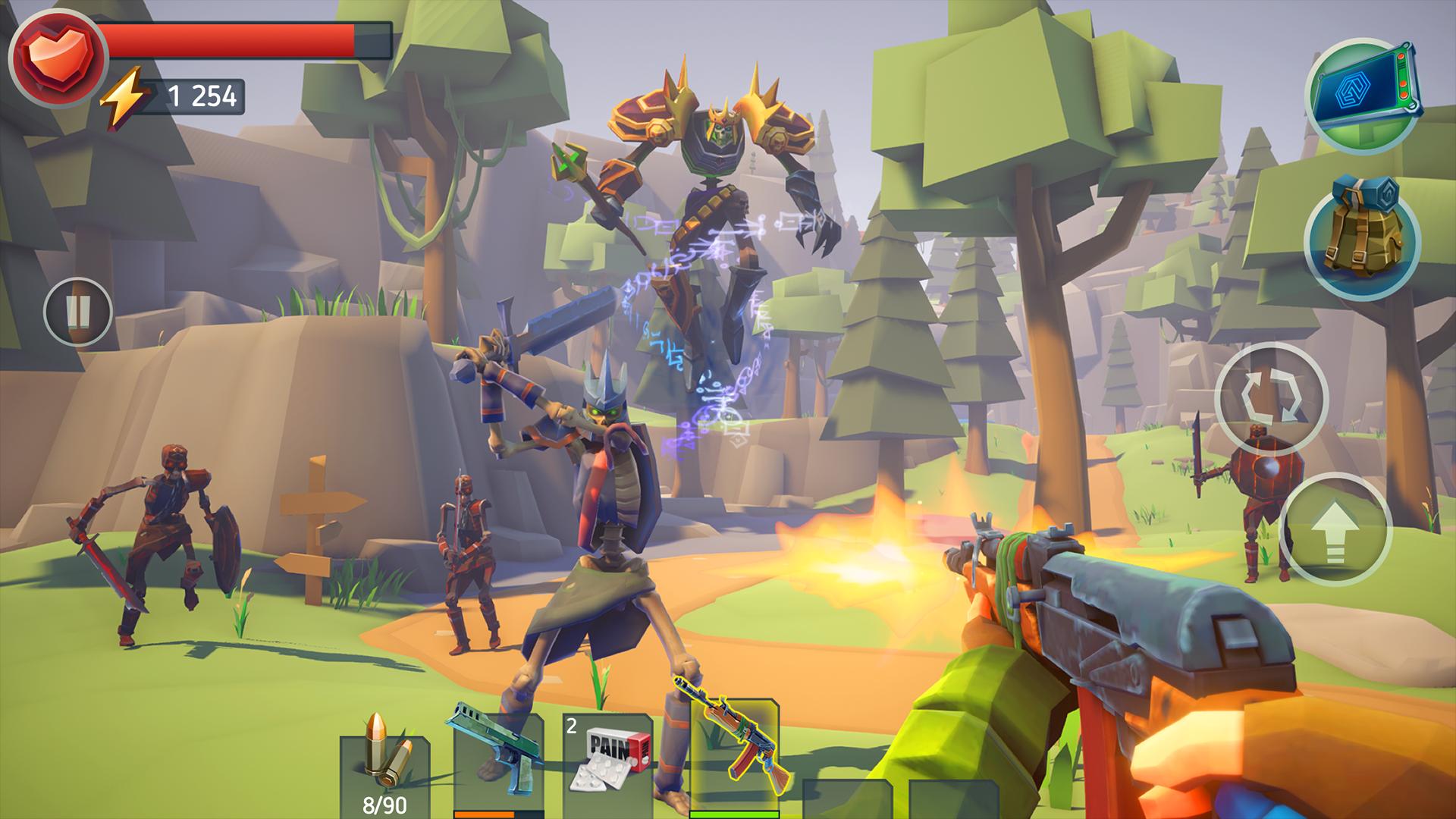
Task: Pause the game
Action: click(78, 311)
